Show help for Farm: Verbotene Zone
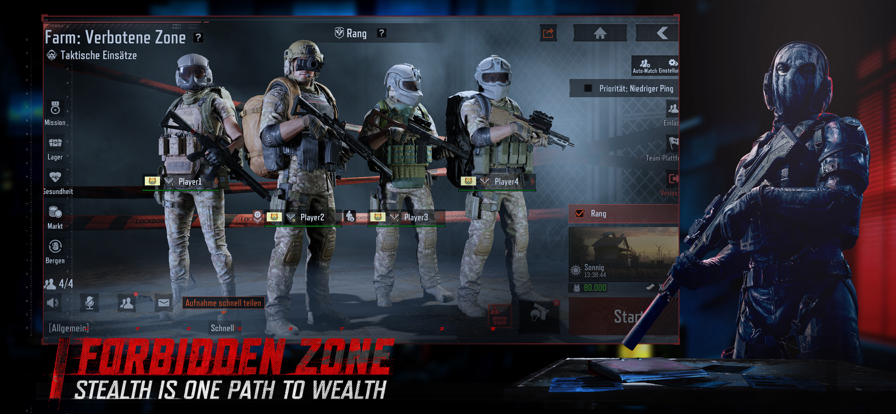Image resolution: width=896 pixels, height=414 pixels. click(198, 38)
